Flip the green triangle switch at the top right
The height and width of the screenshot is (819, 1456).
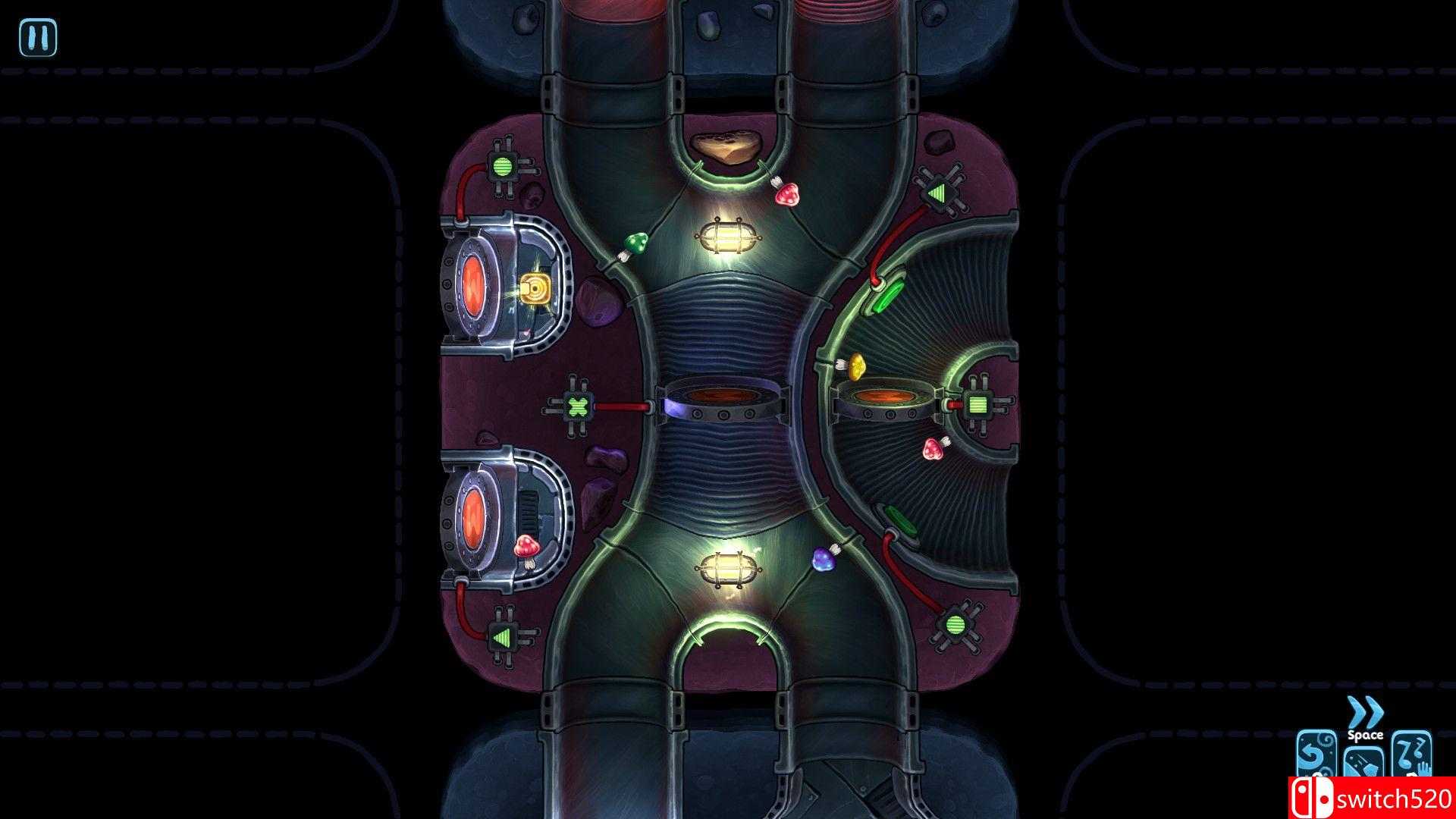pyautogui.click(x=938, y=193)
